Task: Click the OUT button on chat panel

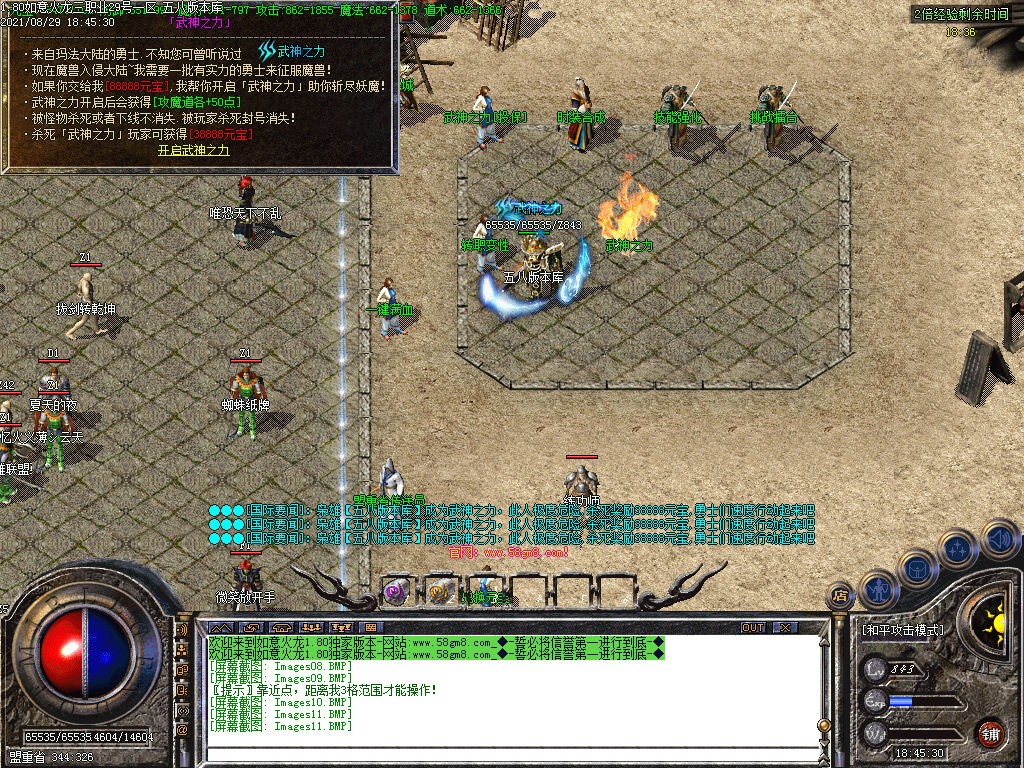Action: click(753, 627)
